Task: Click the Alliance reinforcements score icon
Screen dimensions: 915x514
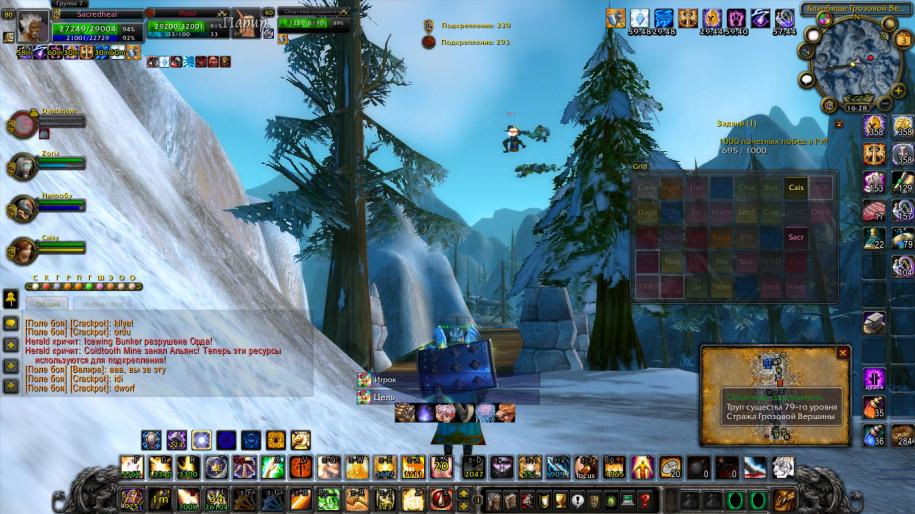Action: pyautogui.click(x=428, y=25)
